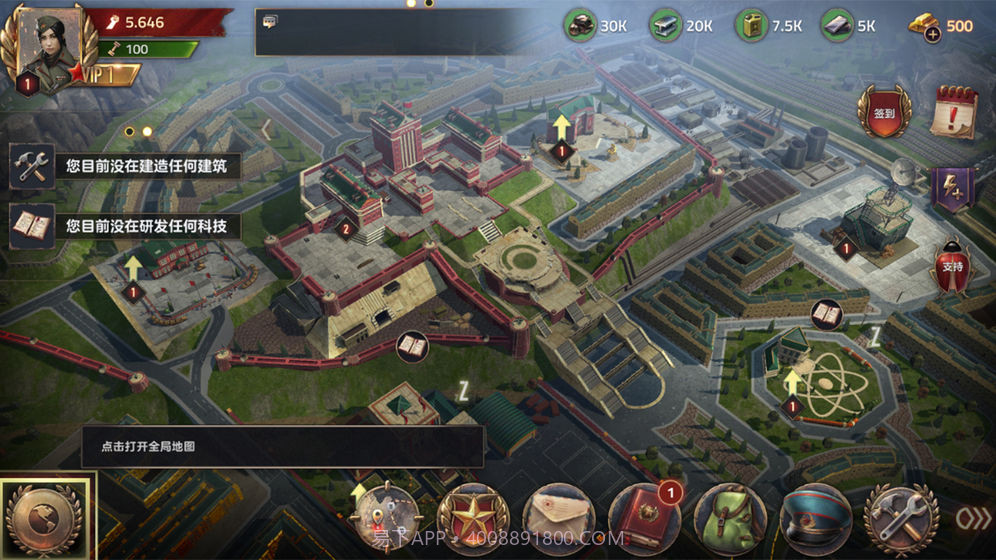Image resolution: width=996 pixels, height=560 pixels.
Task: Open the research queue book entry
Action: [32, 225]
